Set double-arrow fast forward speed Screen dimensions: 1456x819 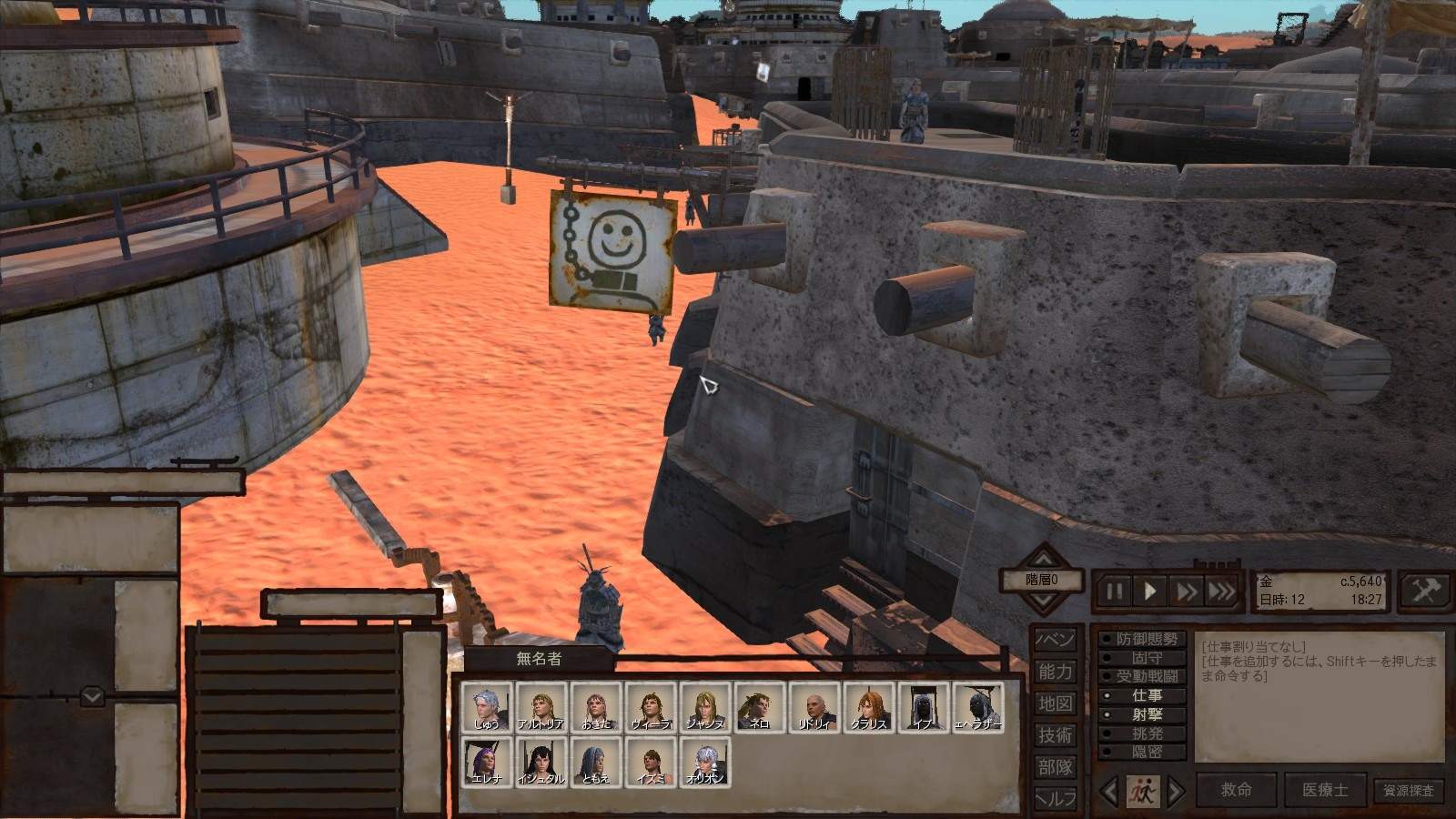click(x=1187, y=591)
